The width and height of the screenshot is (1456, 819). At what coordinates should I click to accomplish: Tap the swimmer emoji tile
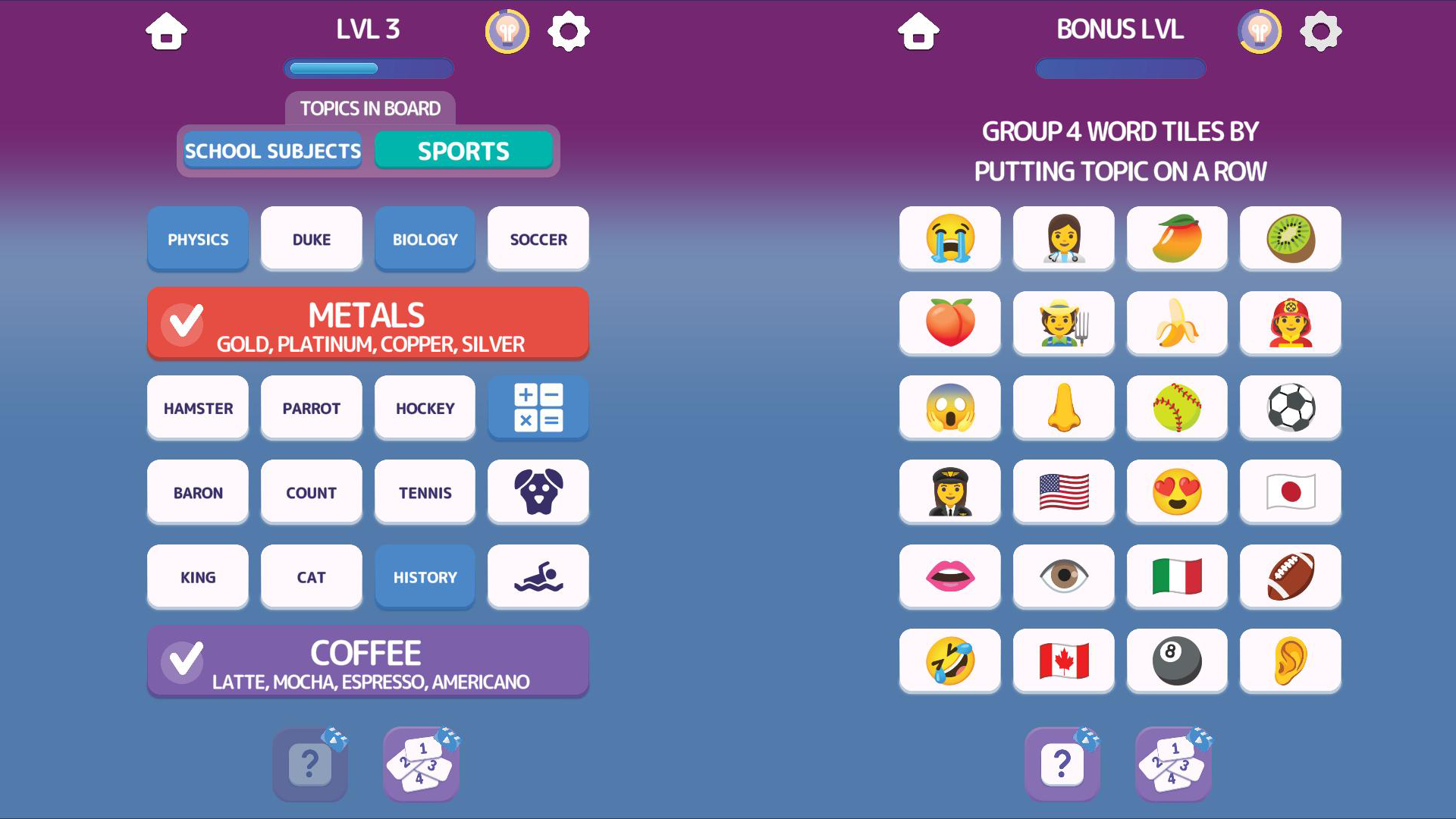point(538,577)
